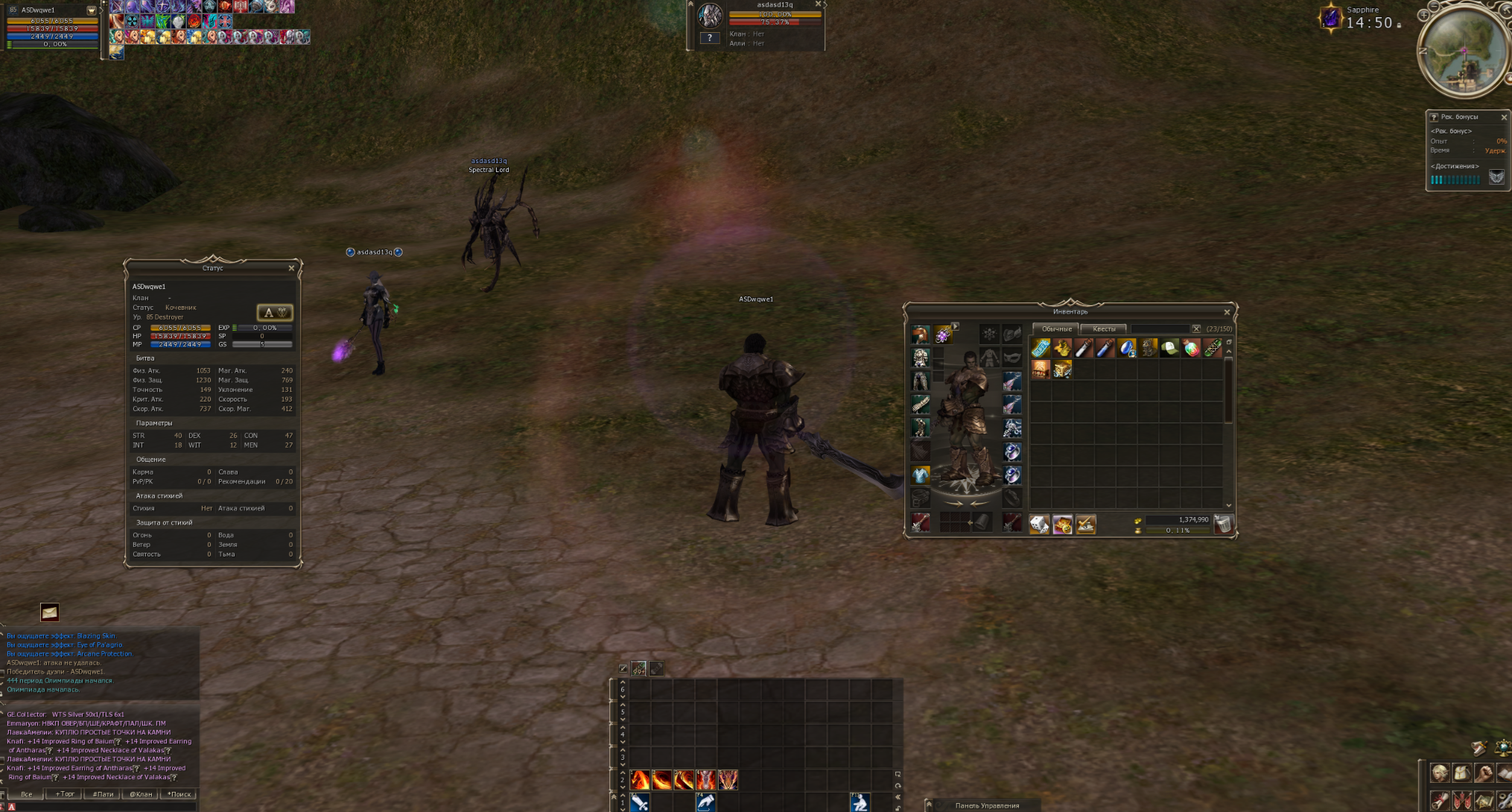This screenshot has height=812, width=1512.
Task: Use the red-green potion flask item
Action: 1191,348
